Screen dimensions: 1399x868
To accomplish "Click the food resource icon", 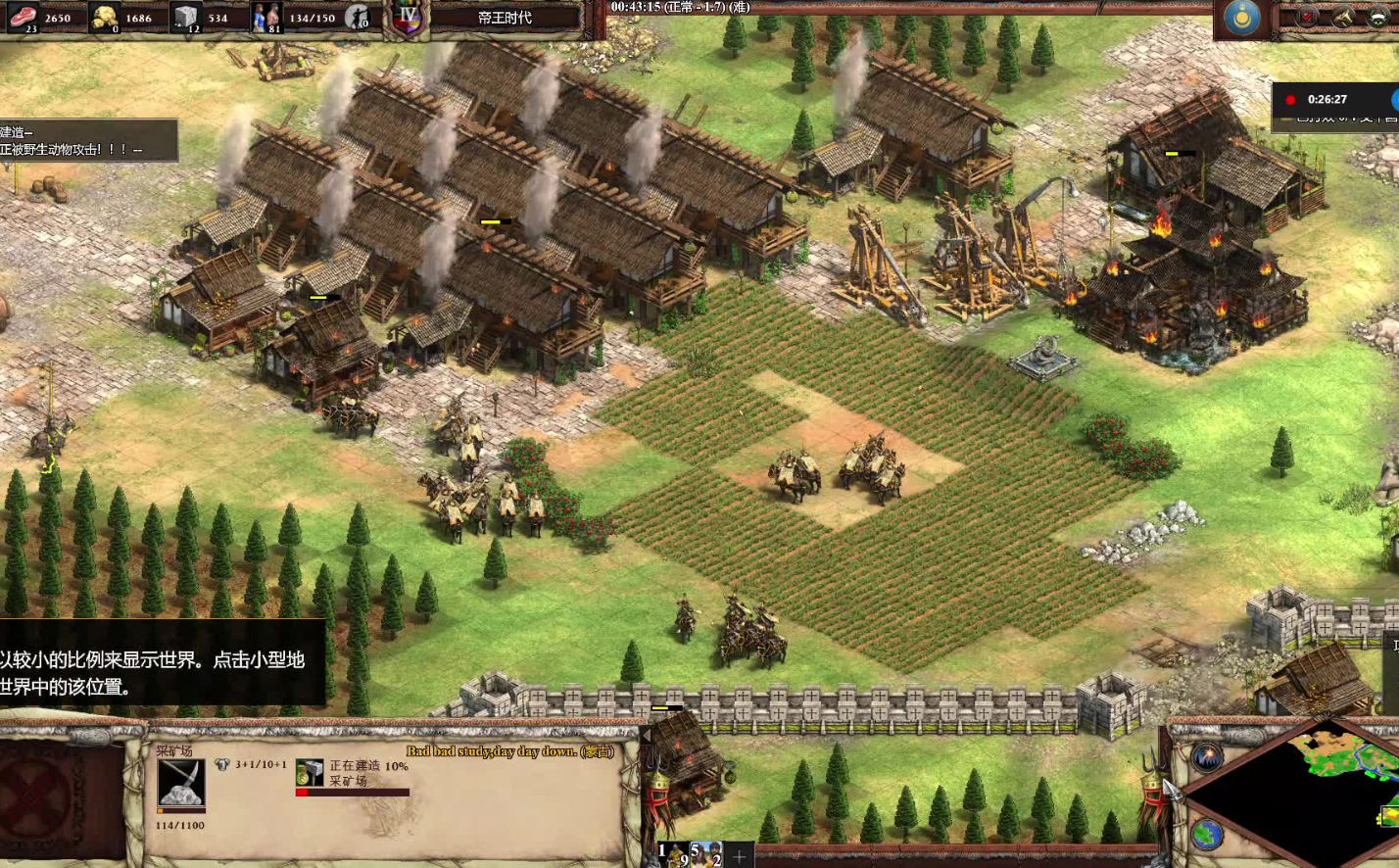I will pyautogui.click(x=22, y=17).
